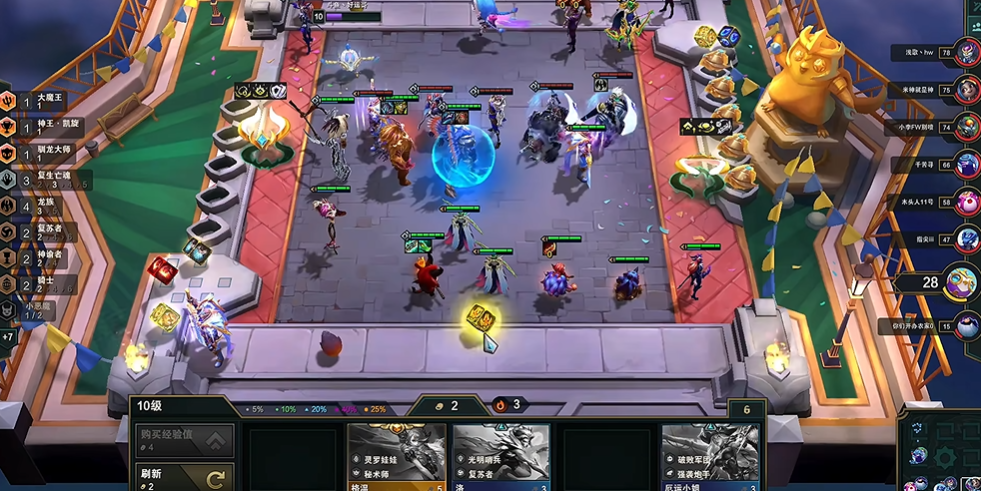Open the 驯龙大师 trait entry
The image size is (981, 491).
point(38,153)
